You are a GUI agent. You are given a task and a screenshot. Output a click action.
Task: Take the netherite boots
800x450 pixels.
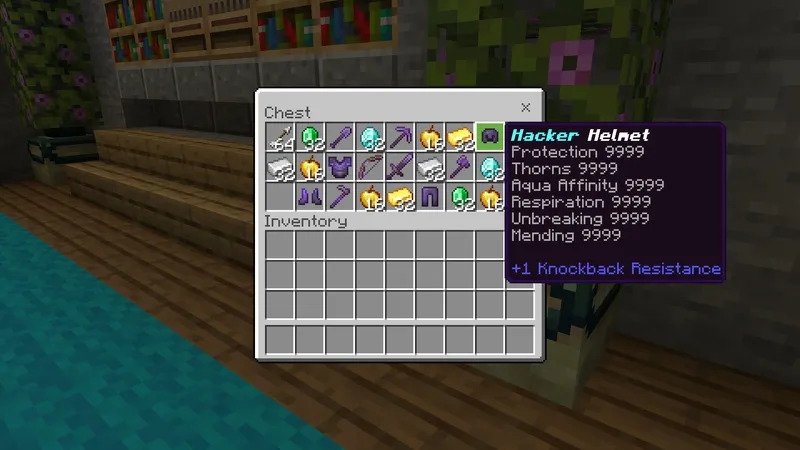tap(311, 196)
